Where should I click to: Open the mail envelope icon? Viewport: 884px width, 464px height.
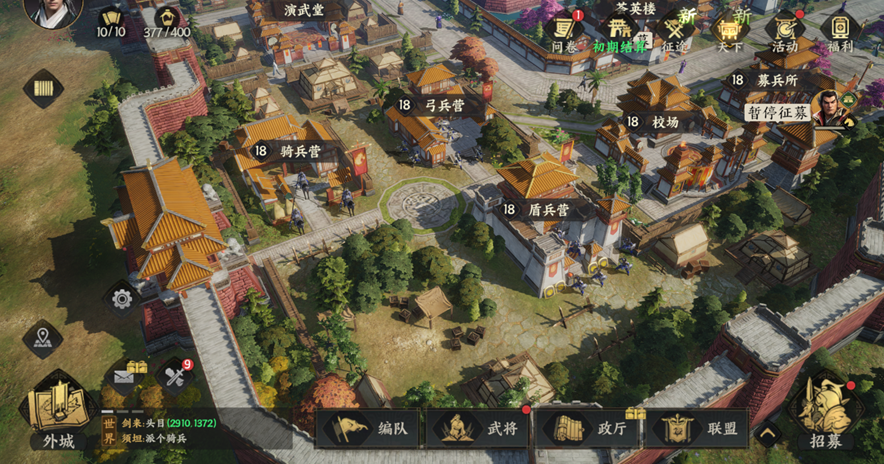tap(125, 376)
